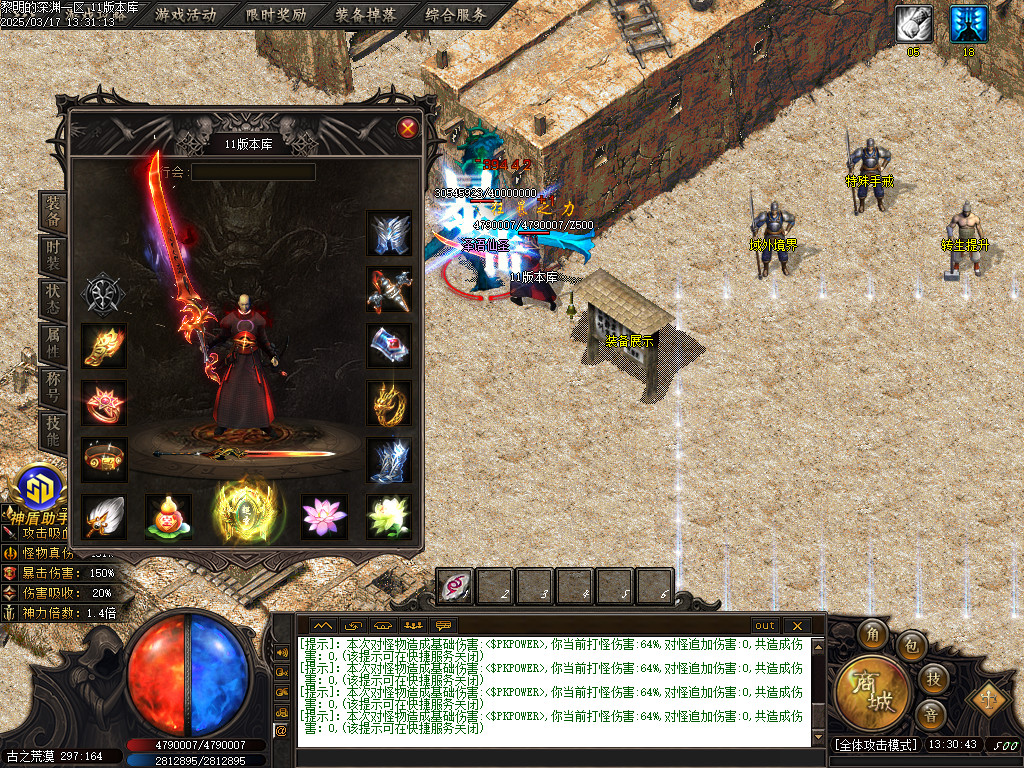Switch to the 状态 tab
1024x768 pixels.
click(x=53, y=299)
